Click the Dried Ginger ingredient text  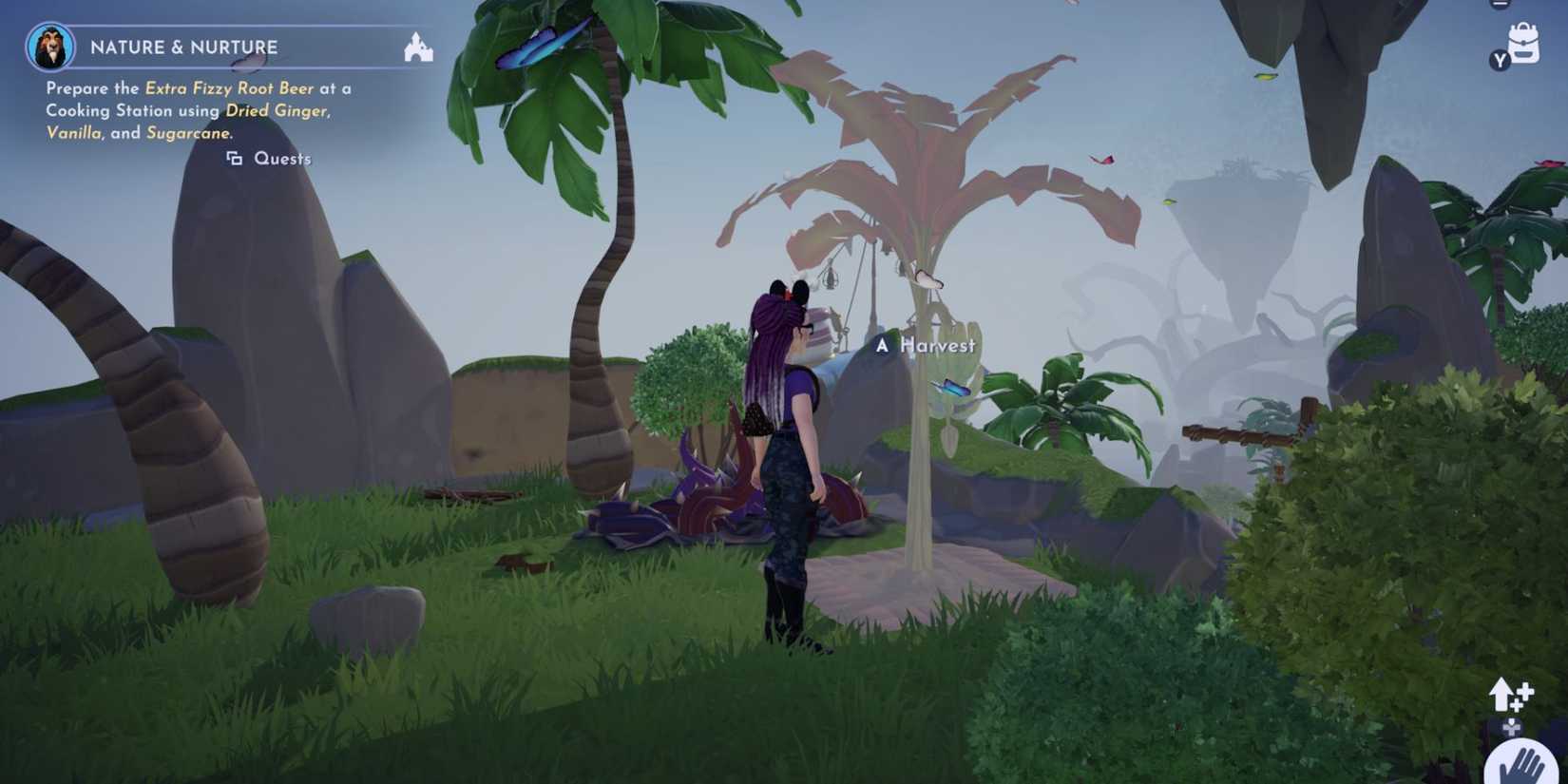point(278,110)
